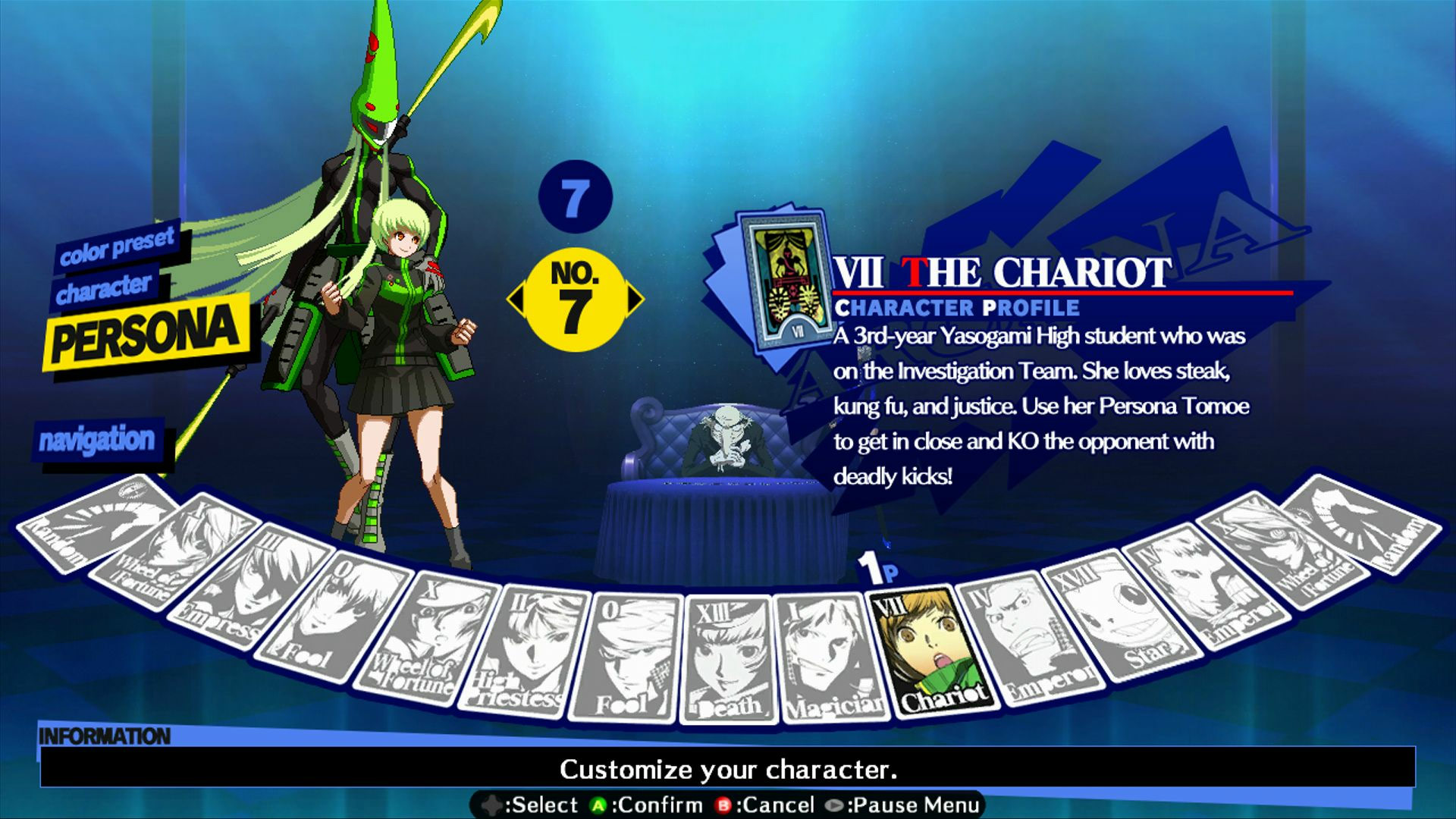The image size is (1456, 819).
Task: Click the navigation option
Action: point(99,438)
